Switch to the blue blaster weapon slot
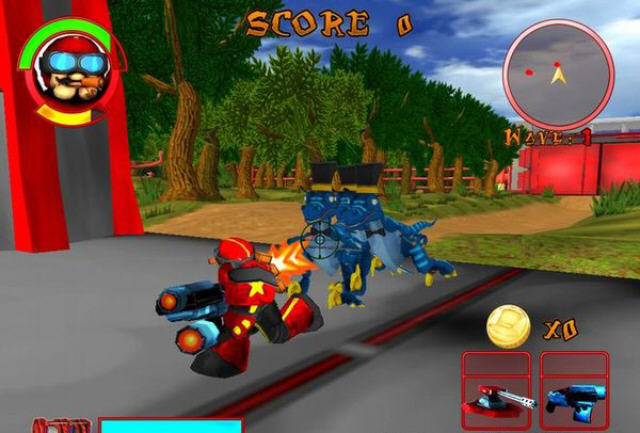The height and width of the screenshot is (433, 640). coord(575,391)
